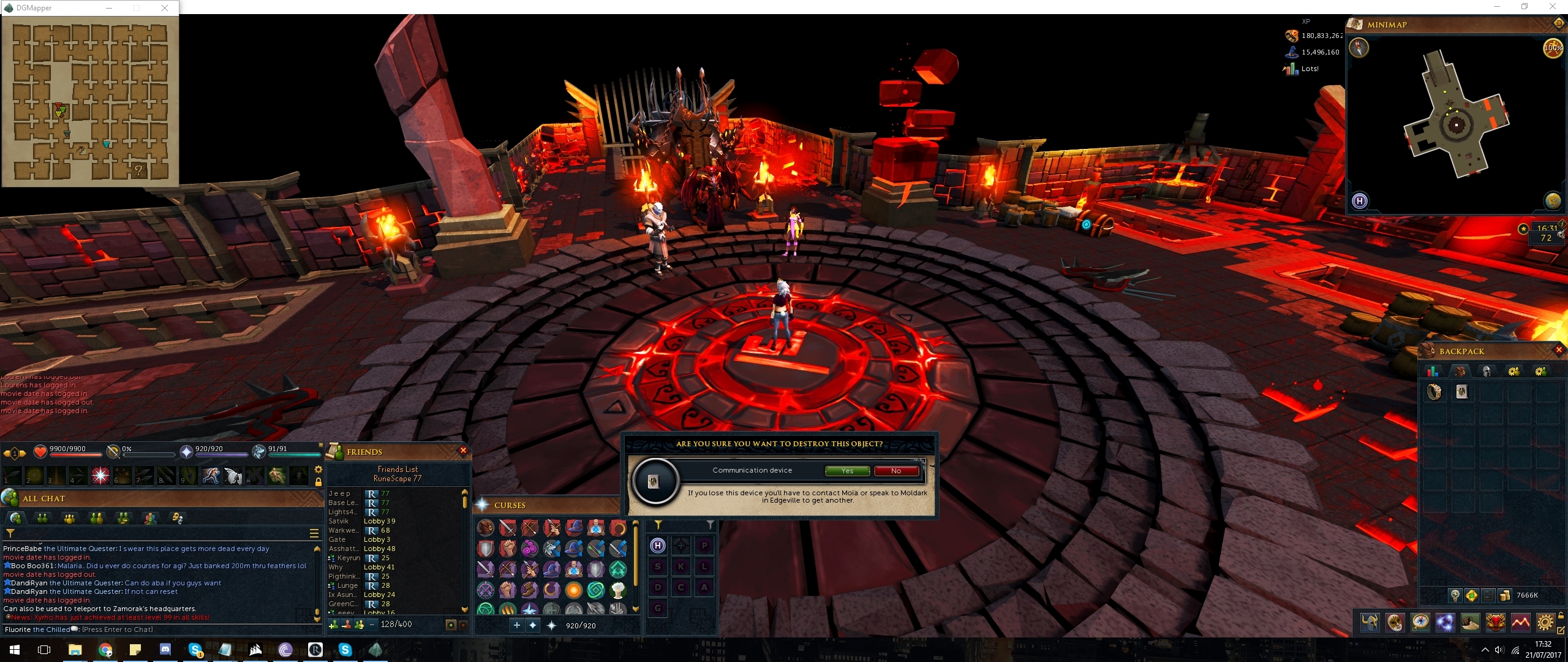Open the Curses panel filter options
Screen dimensions: 1568x662
coord(660,524)
